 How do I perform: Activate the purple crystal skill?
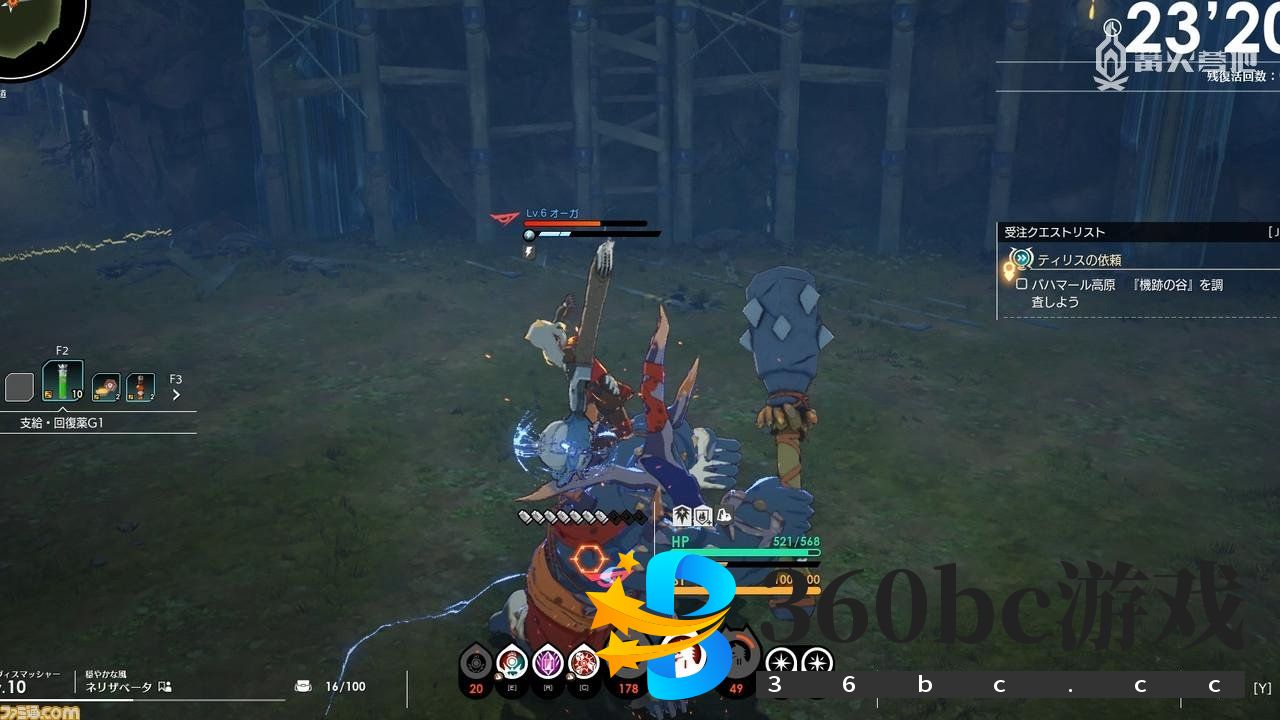coord(547,662)
